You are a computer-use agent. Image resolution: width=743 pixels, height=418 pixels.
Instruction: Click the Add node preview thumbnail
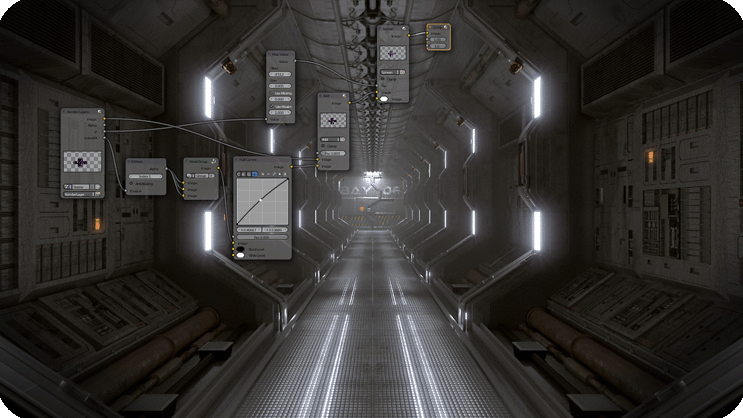(332, 120)
